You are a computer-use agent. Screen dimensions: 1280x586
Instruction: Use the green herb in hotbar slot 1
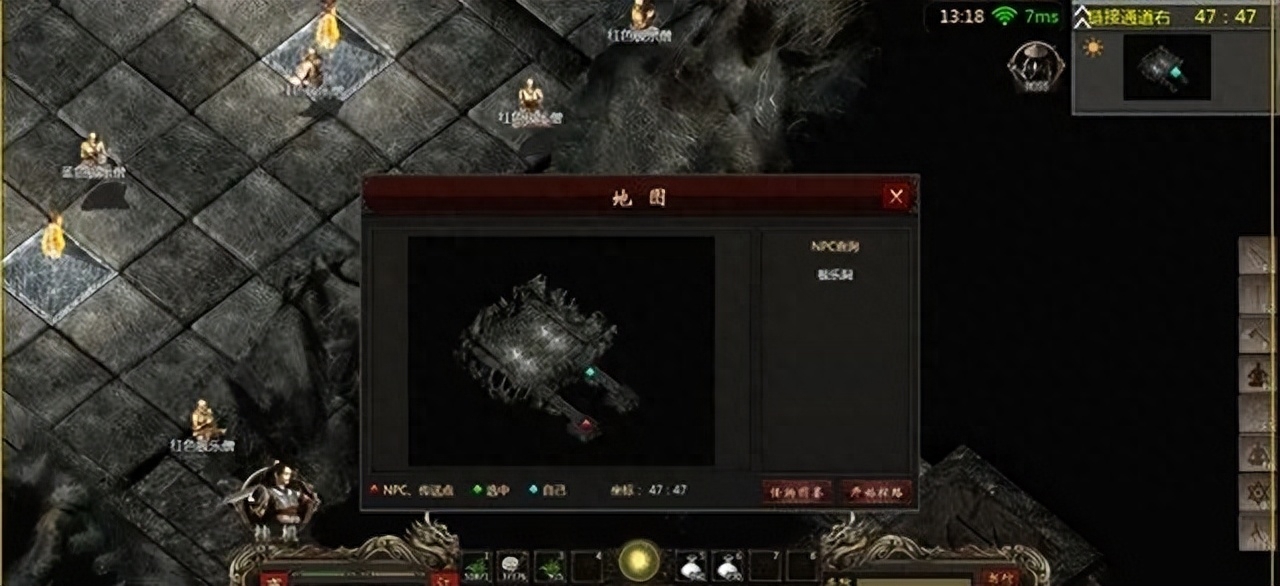coord(475,566)
